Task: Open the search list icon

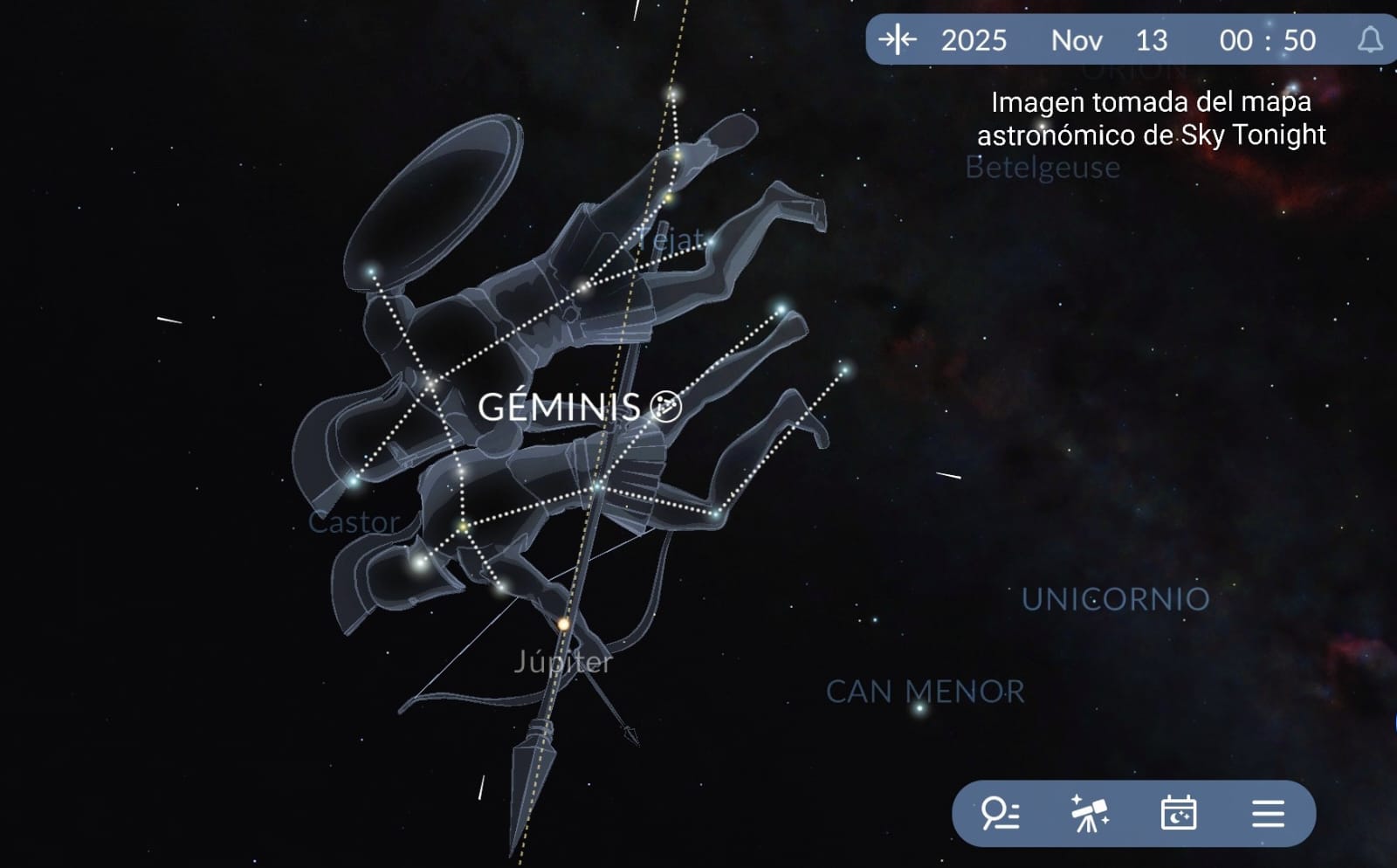Action: (x=1001, y=814)
